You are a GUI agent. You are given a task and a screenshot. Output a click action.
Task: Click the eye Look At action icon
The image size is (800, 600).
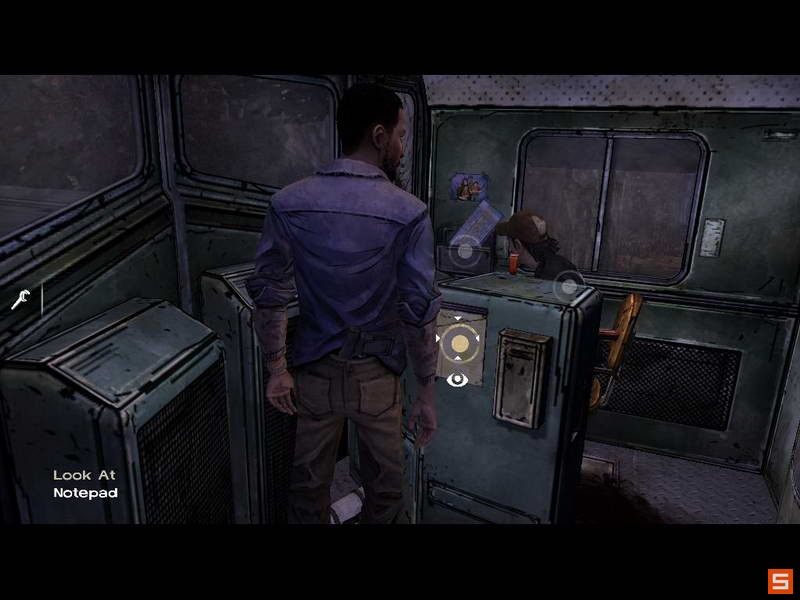458,379
